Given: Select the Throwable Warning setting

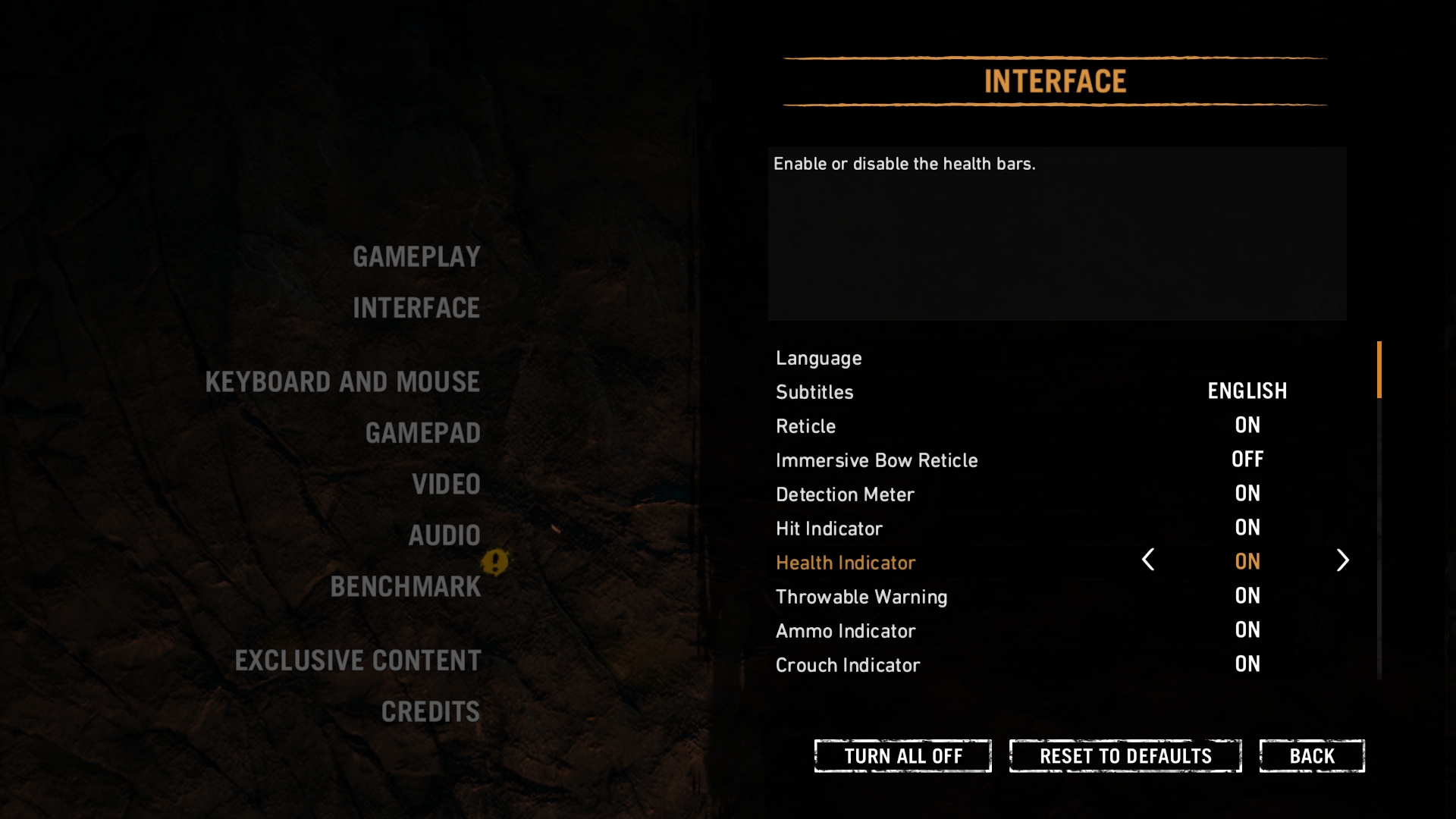Looking at the screenshot, I should pos(861,598).
